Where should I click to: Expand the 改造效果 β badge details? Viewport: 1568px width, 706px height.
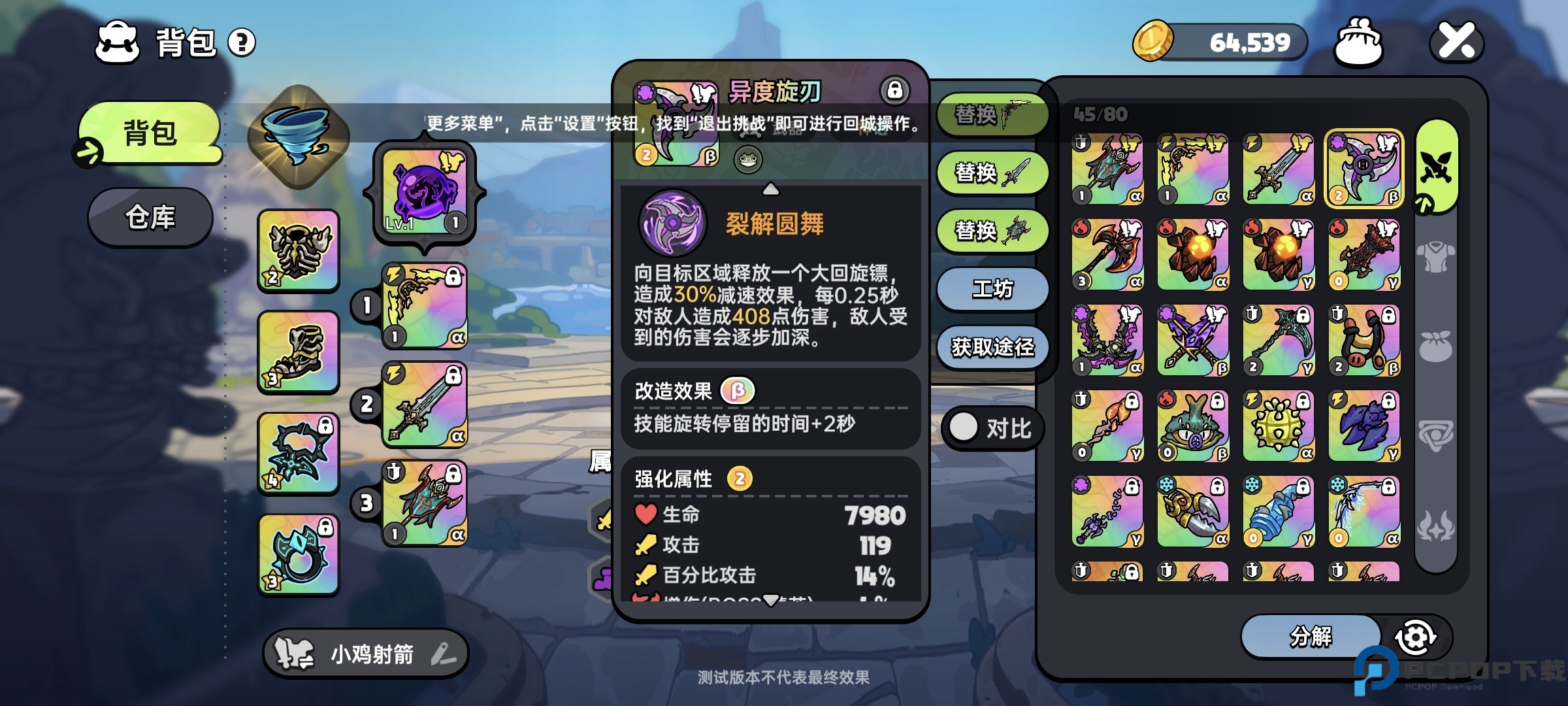738,391
